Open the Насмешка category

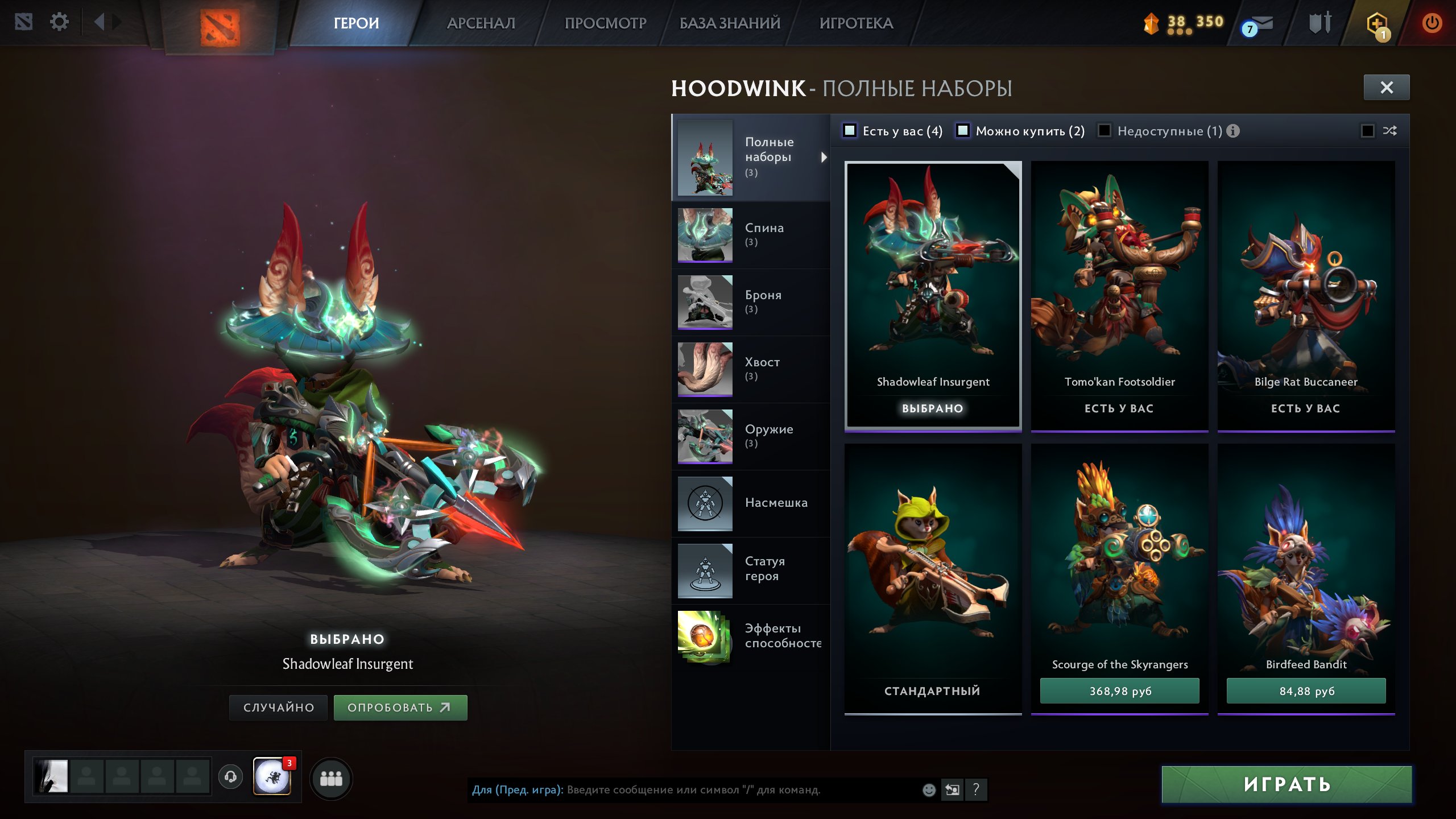pyautogui.click(x=776, y=503)
